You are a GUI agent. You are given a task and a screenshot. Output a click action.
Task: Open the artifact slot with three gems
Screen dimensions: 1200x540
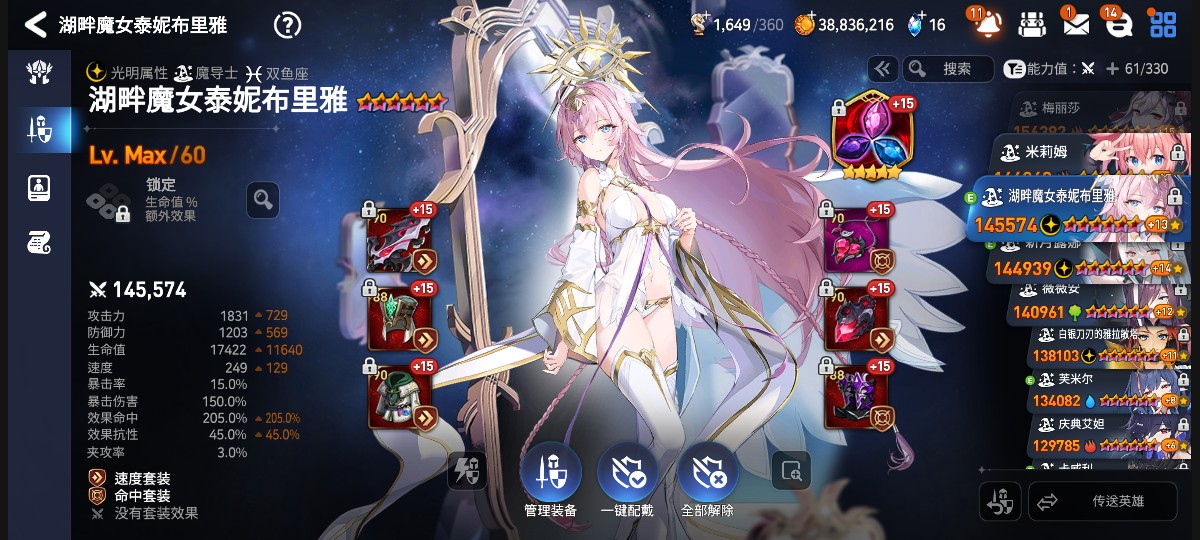pyautogui.click(x=866, y=139)
